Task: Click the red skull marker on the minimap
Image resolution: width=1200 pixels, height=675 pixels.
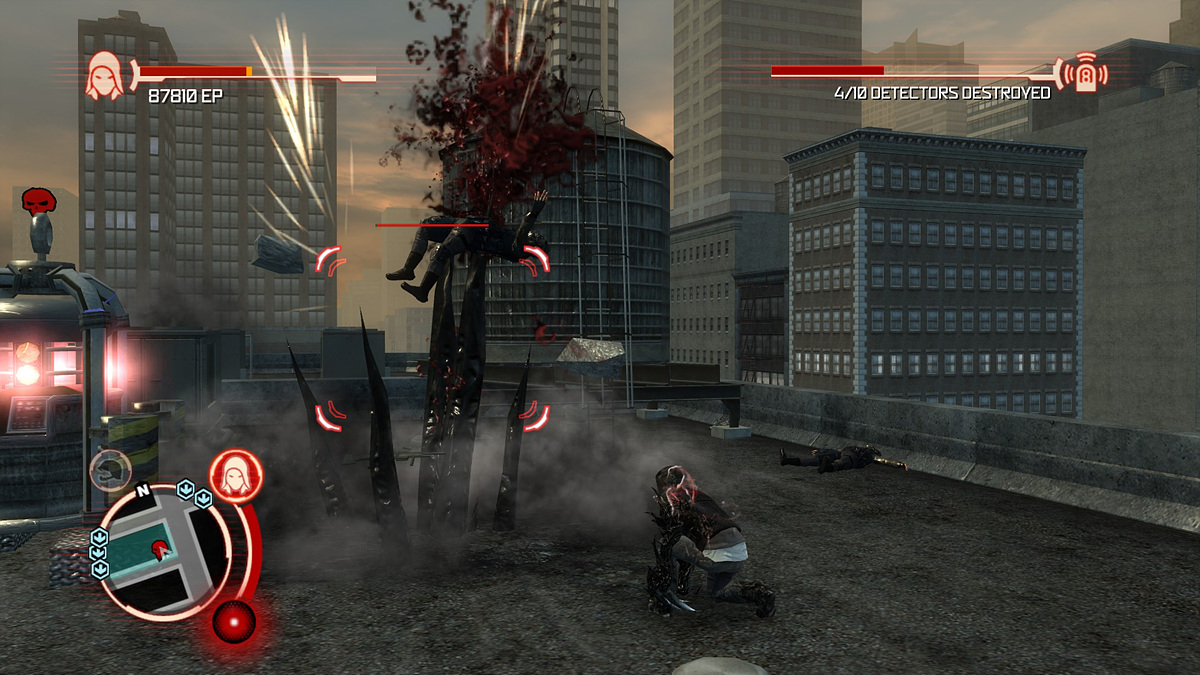Action: [159, 548]
